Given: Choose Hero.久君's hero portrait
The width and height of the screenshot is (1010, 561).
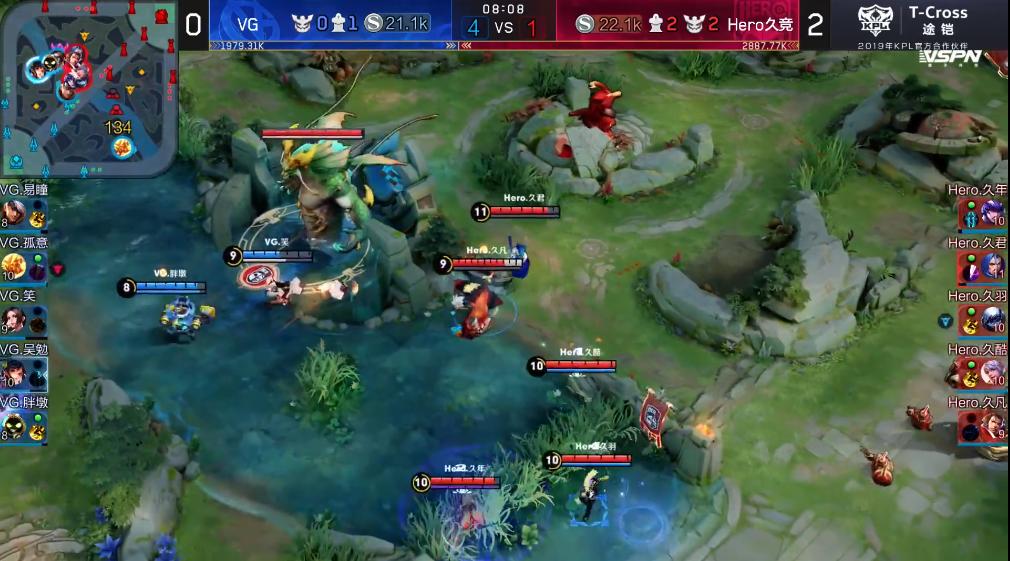Looking at the screenshot, I should pyautogui.click(x=995, y=266).
